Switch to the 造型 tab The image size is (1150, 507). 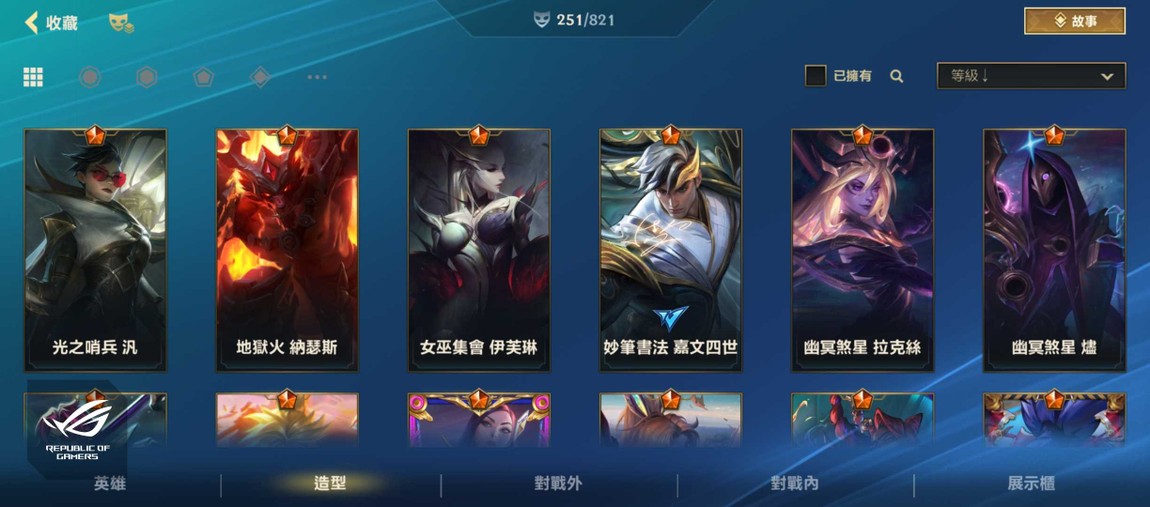point(330,484)
